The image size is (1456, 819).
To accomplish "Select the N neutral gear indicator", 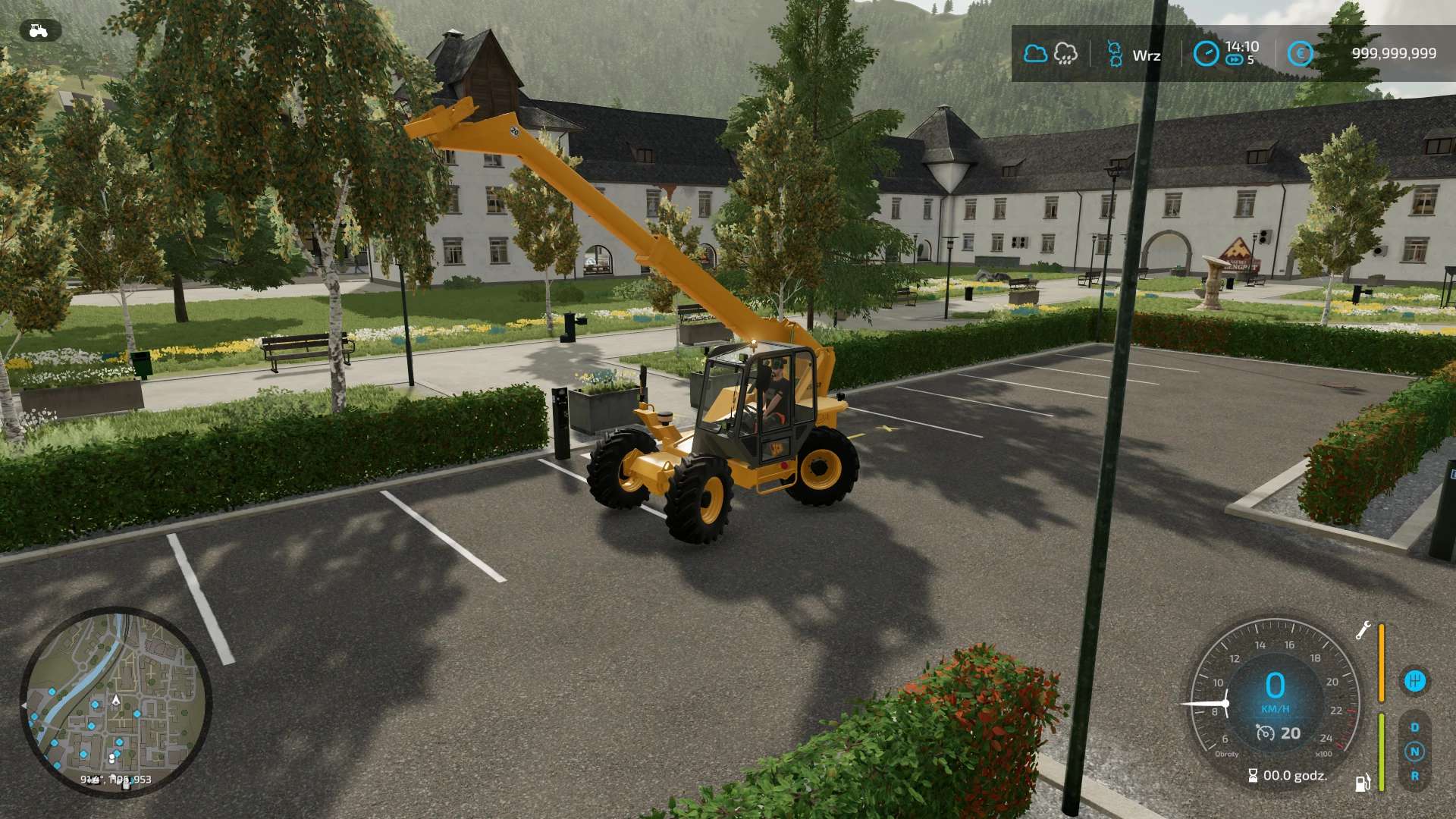I will point(1415,751).
